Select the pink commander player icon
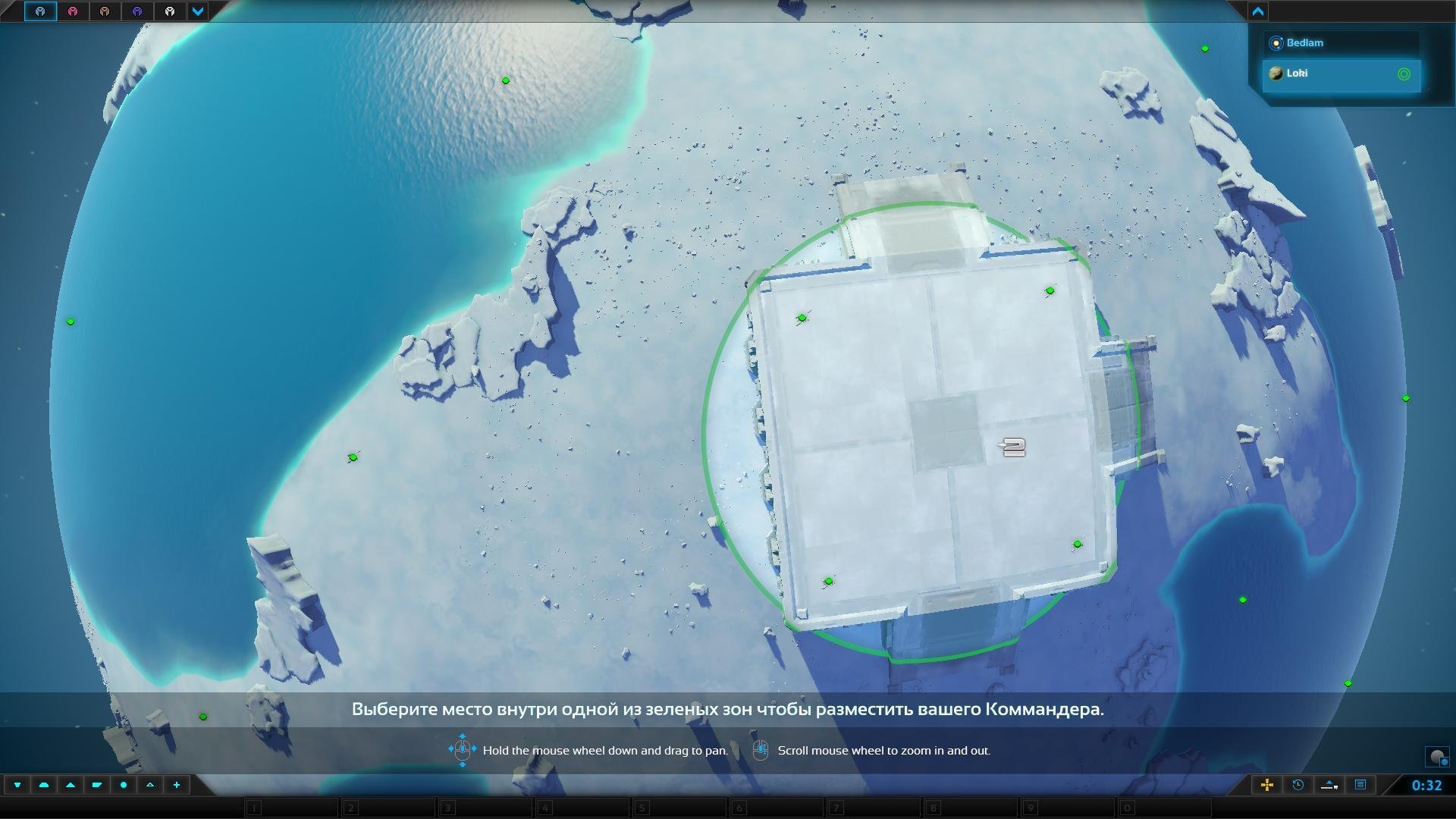This screenshot has width=1456, height=819. click(x=73, y=11)
